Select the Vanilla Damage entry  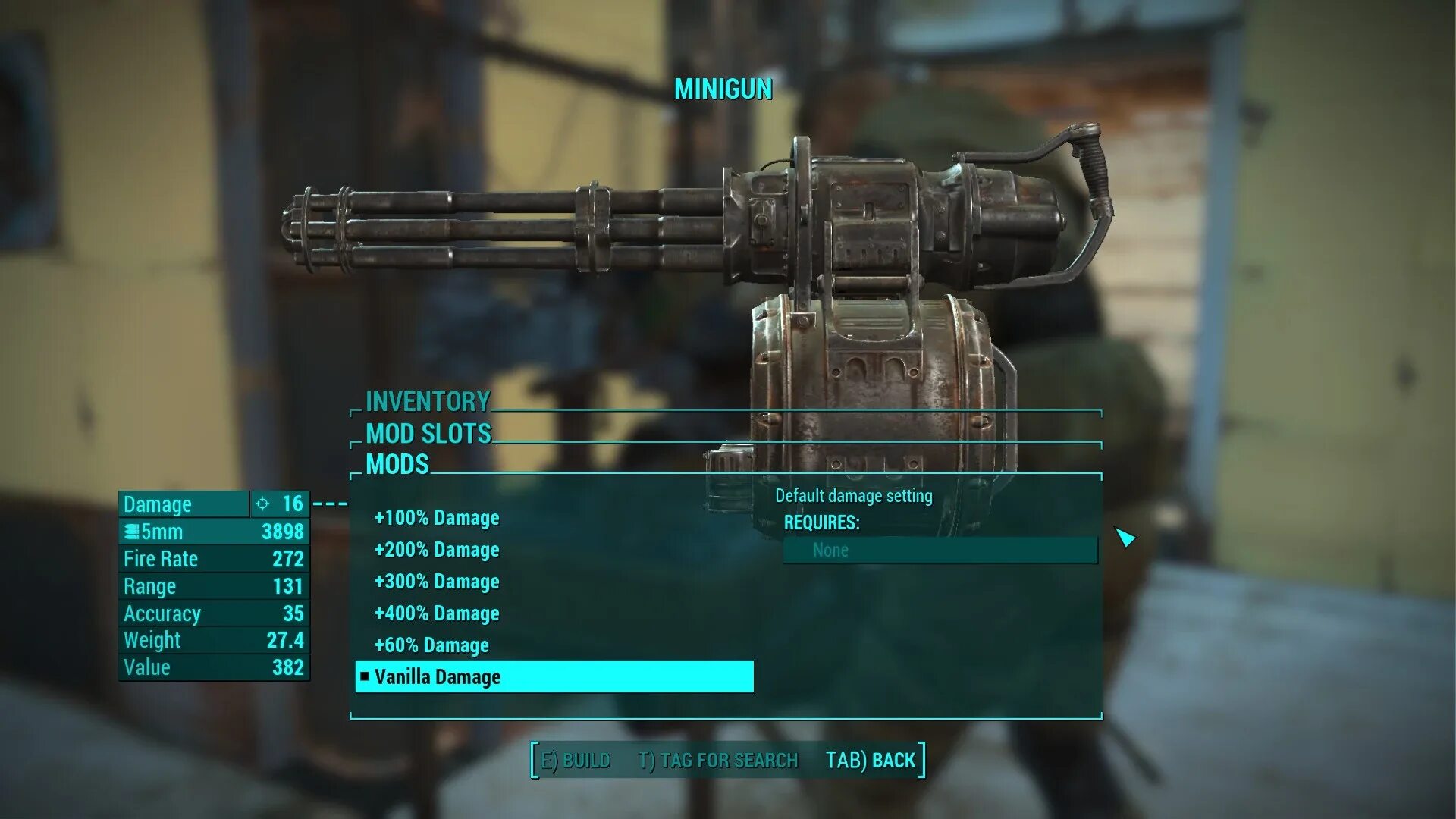point(438,677)
